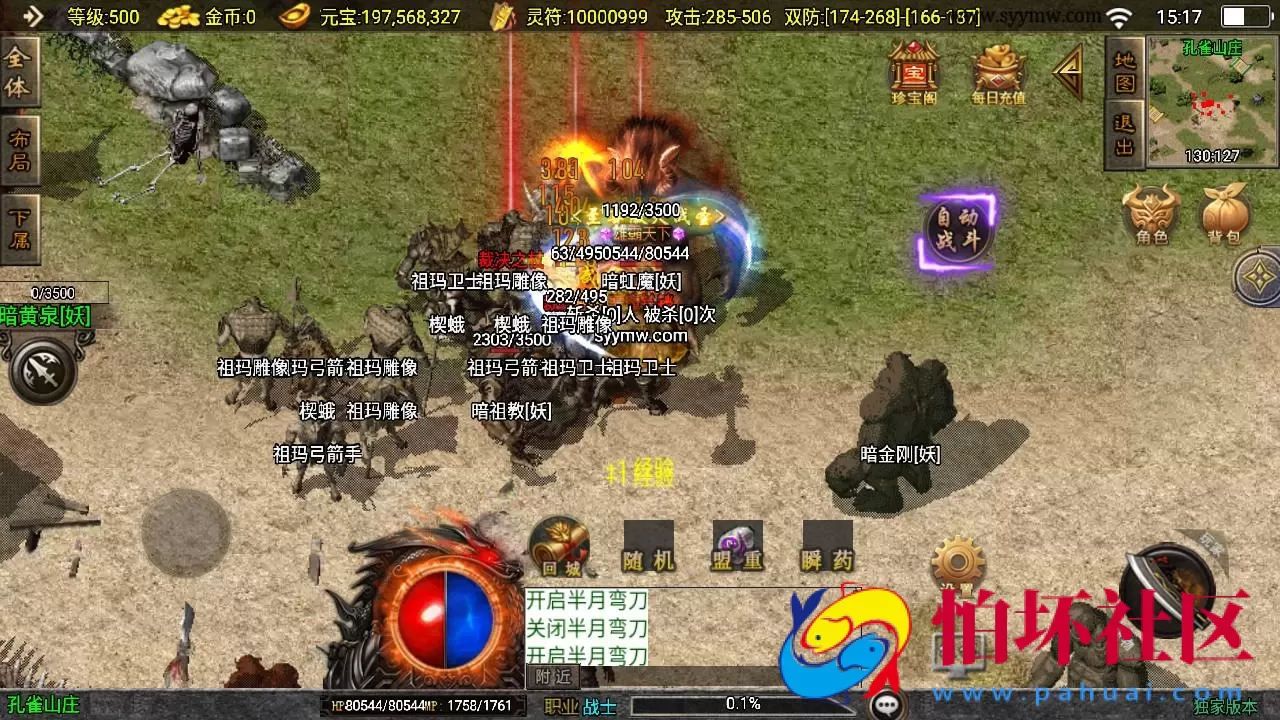
Task: Switch to the 全体 tab
Action: click(20, 72)
